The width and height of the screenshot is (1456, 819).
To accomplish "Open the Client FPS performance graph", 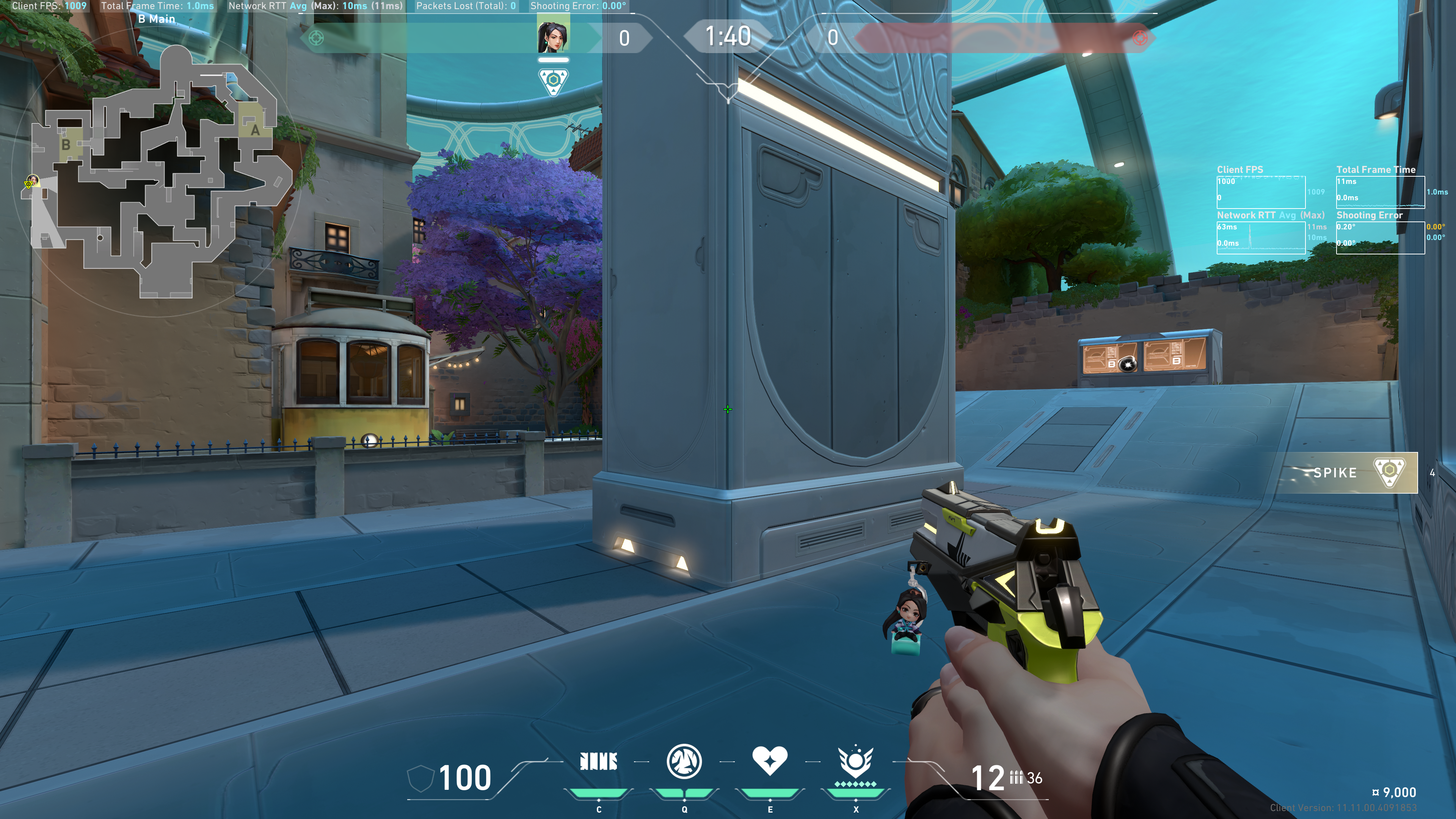I will [x=1260, y=192].
